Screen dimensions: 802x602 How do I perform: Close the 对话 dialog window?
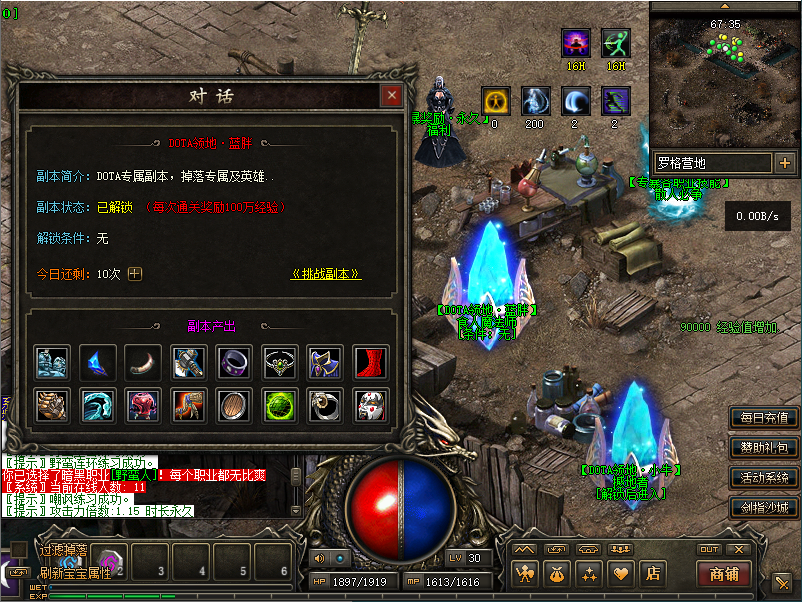pos(391,96)
